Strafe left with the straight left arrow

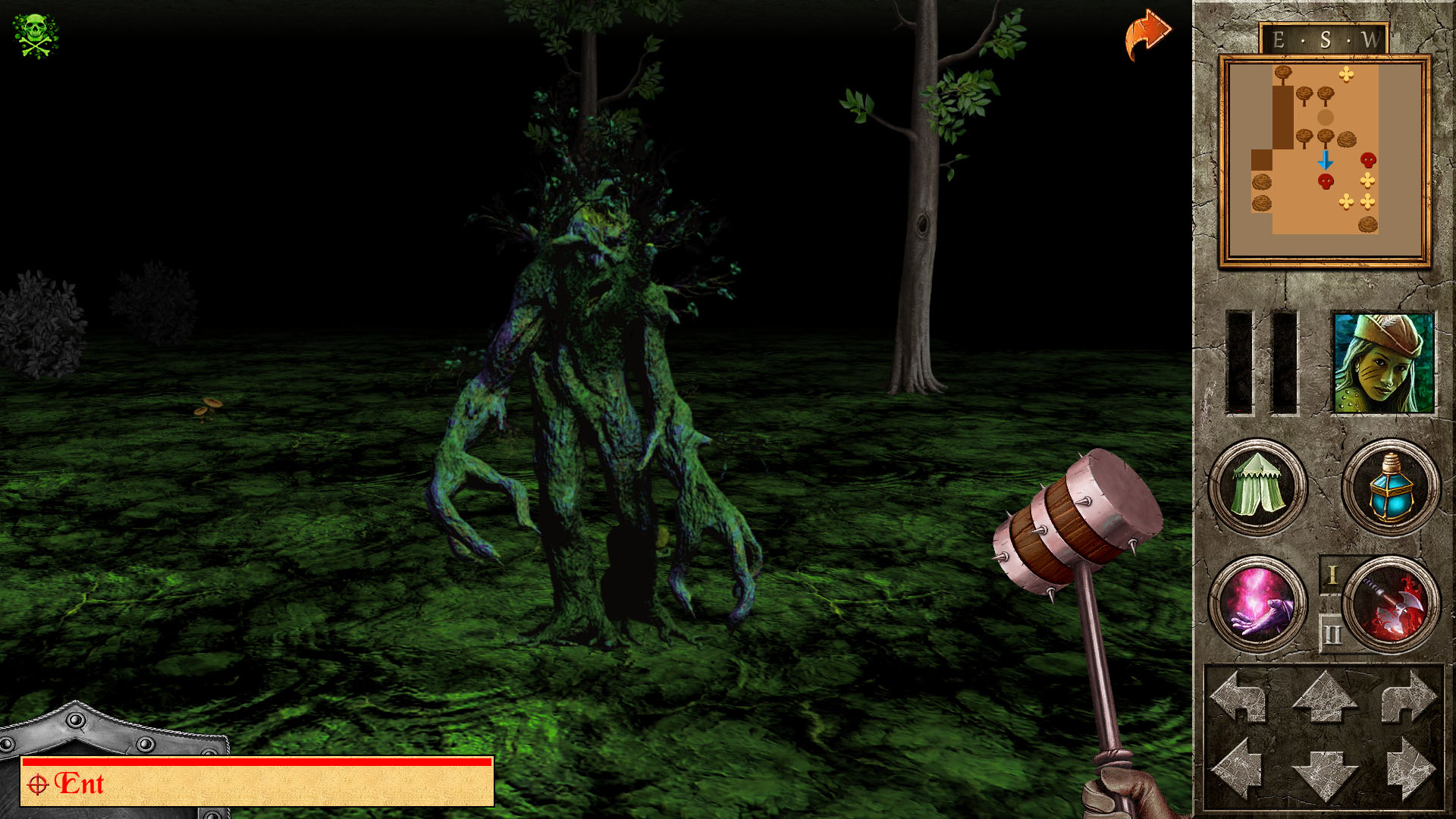click(x=1239, y=770)
